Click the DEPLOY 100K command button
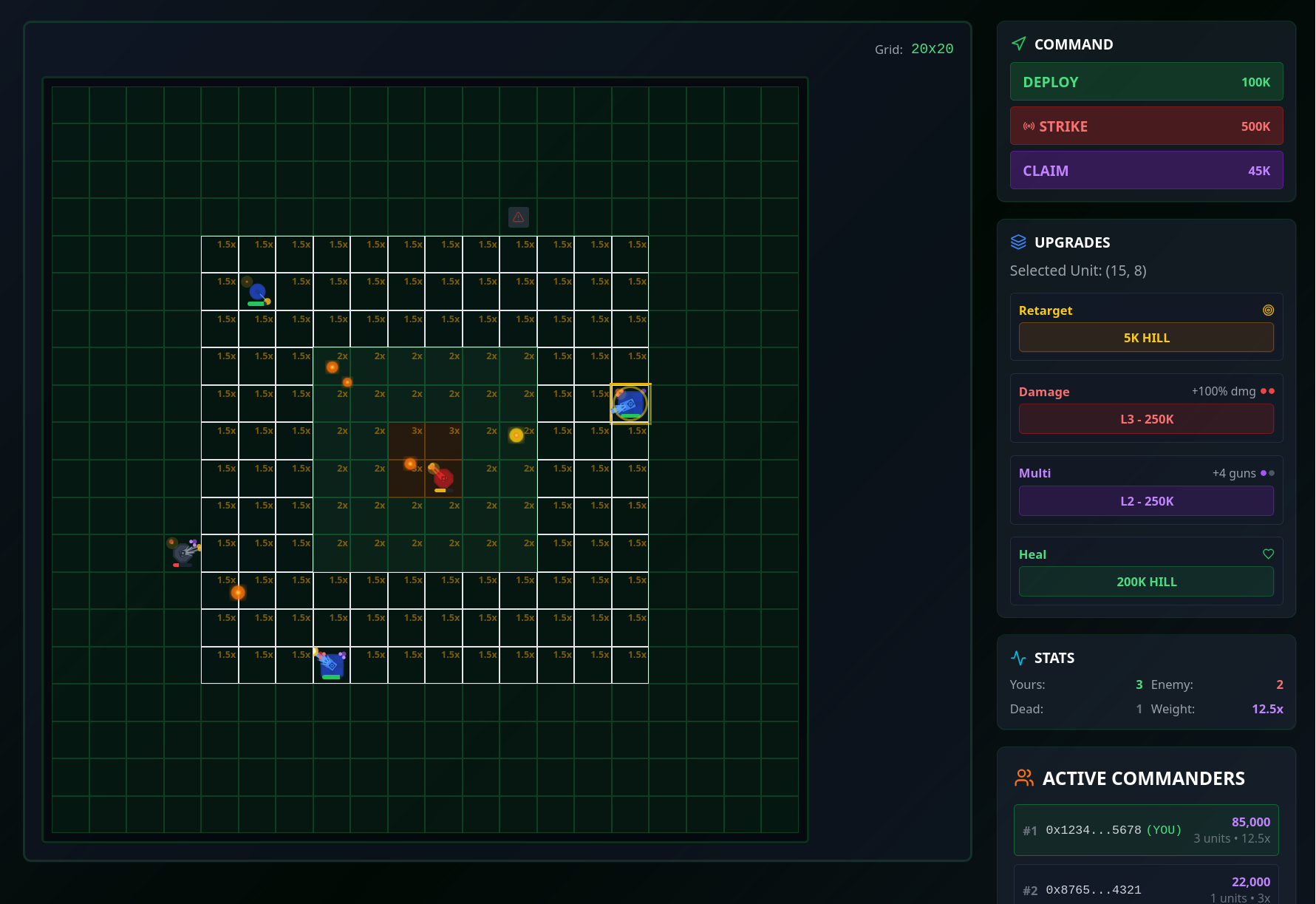Viewport: 1316px width, 904px height. pos(1146,82)
